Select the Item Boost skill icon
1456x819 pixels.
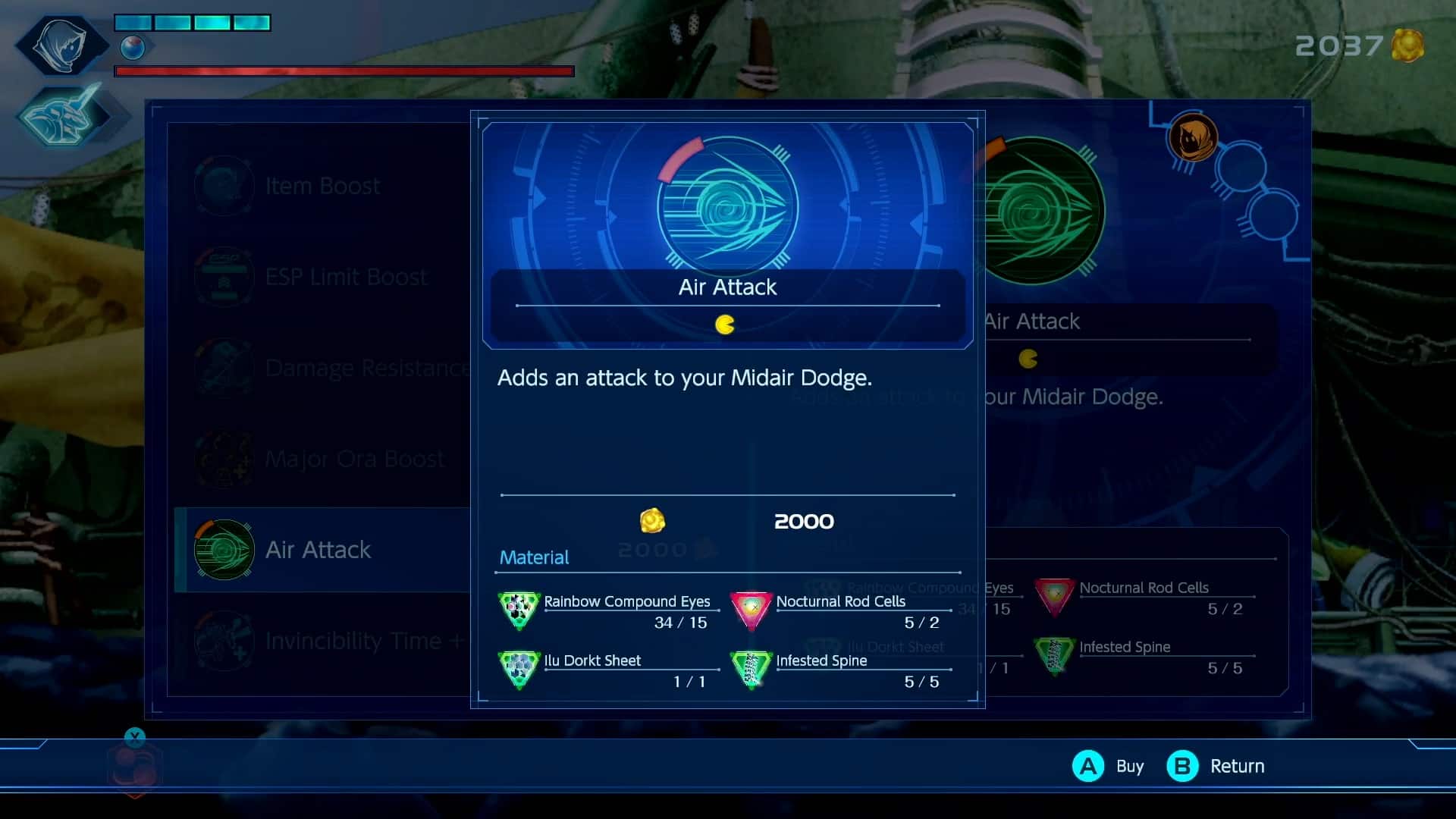[224, 185]
